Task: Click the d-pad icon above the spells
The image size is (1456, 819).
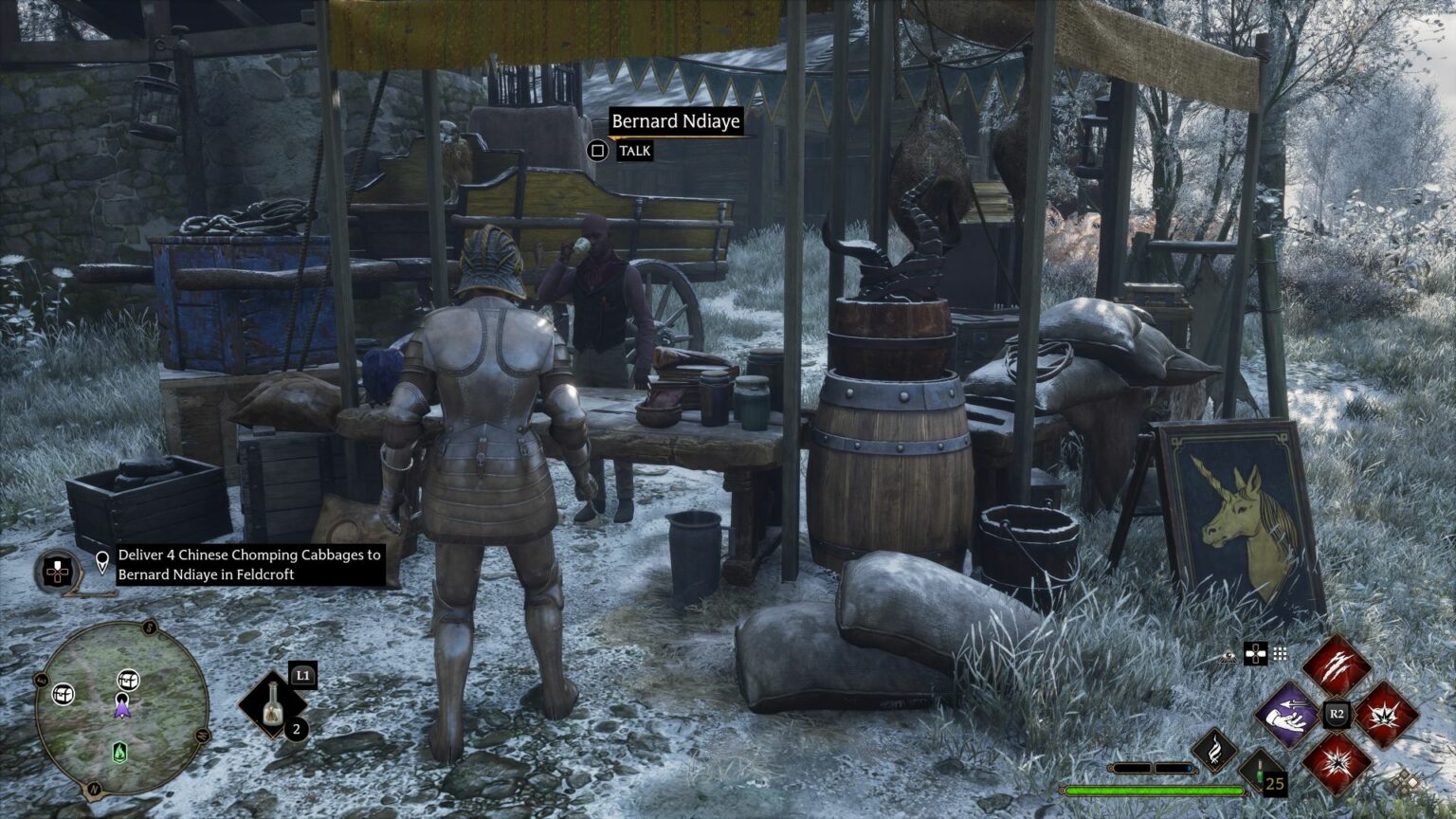Action: 1255,653
